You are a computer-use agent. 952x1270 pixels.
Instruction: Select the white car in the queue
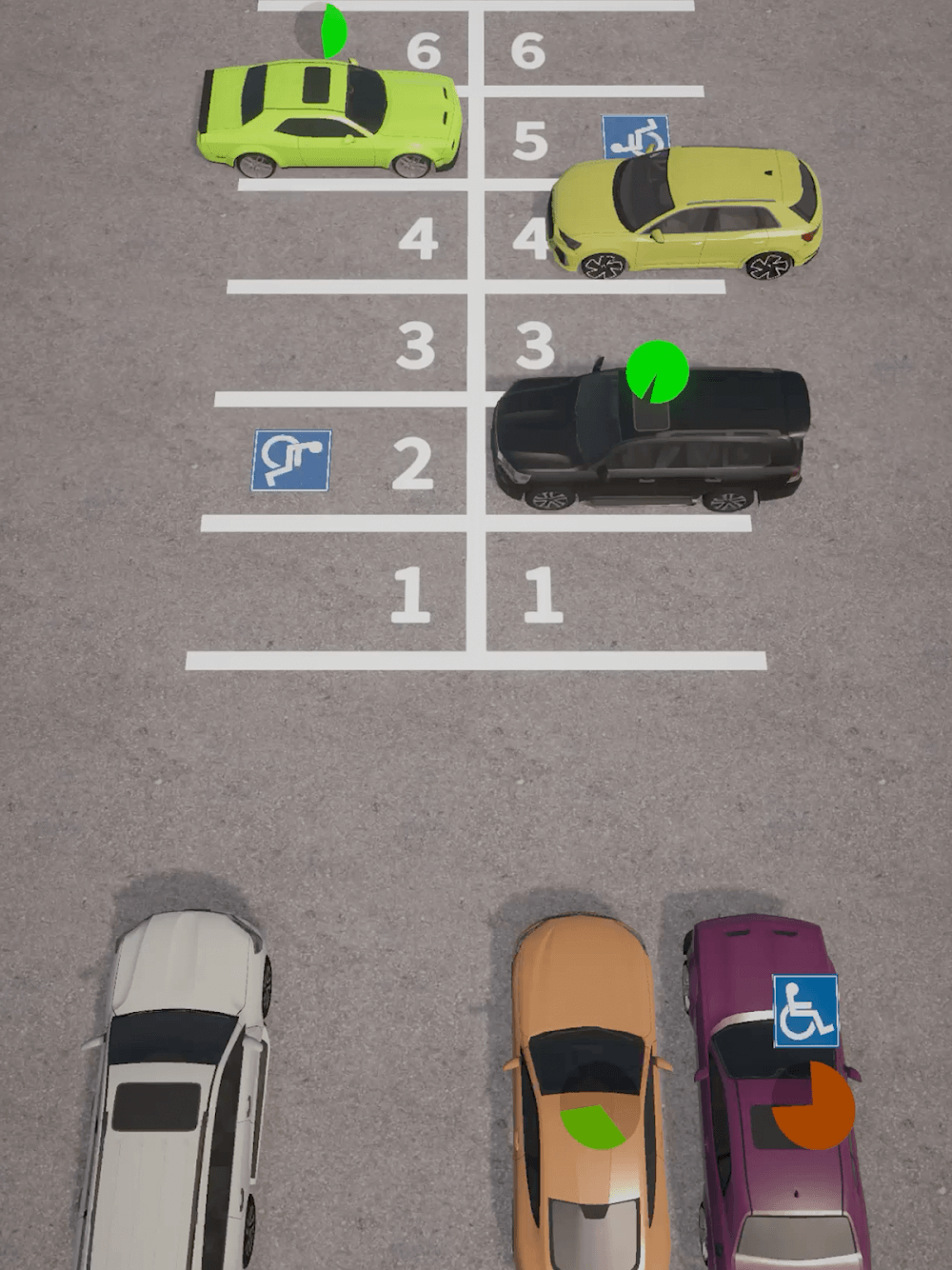point(176,1085)
